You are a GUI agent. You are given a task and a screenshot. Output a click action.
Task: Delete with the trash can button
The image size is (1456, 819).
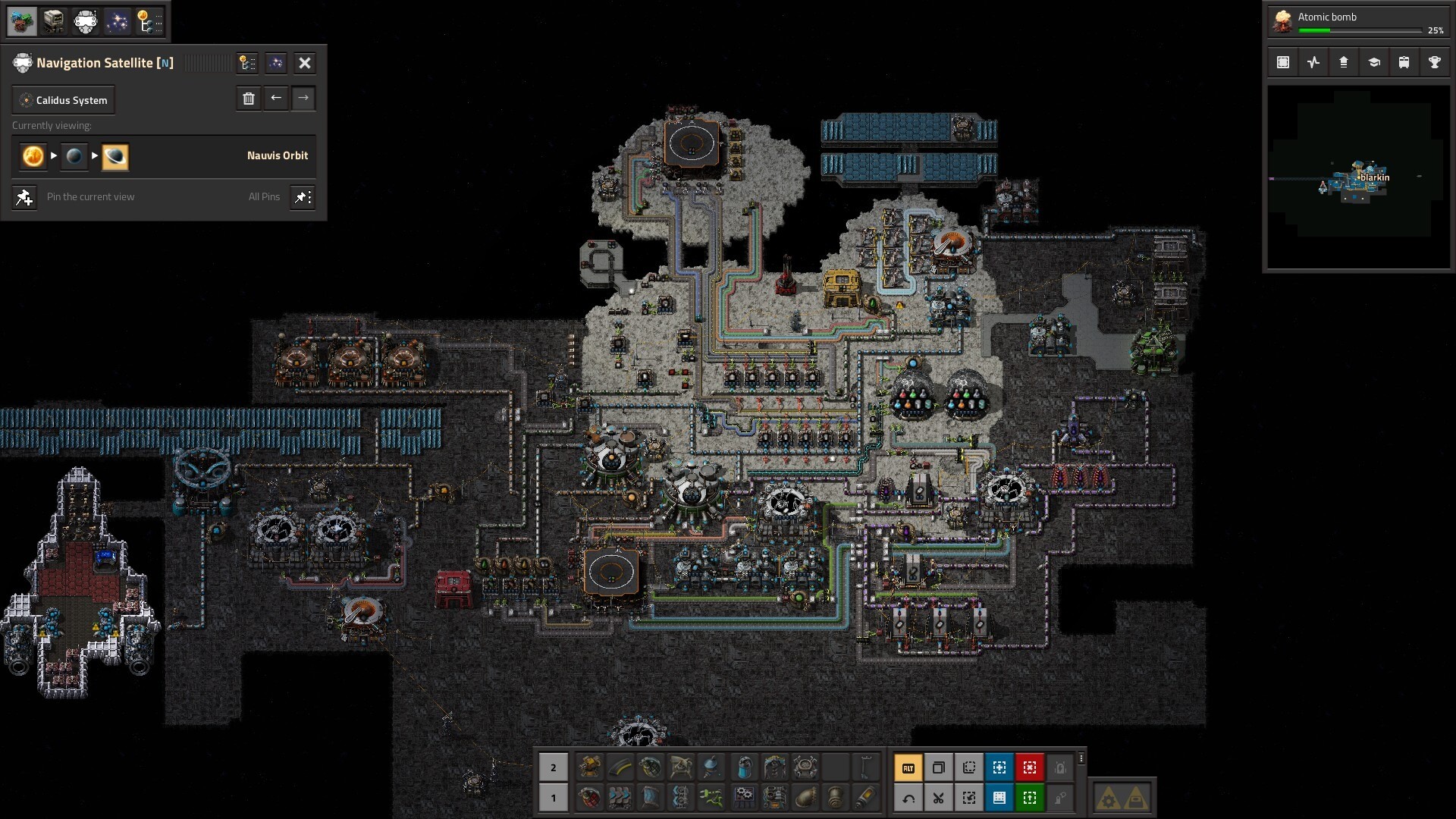248,99
